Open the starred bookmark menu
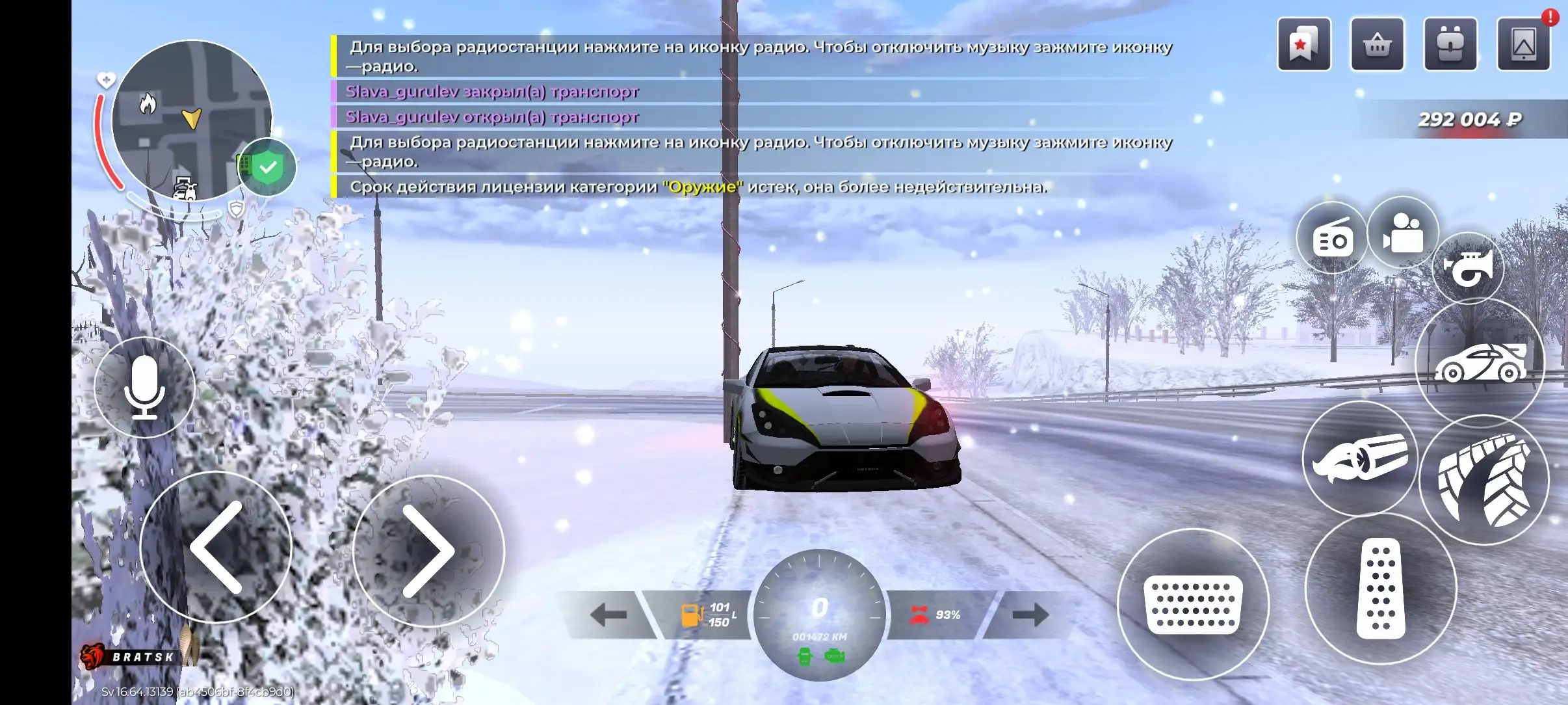This screenshot has width=1568, height=705. 1304,44
